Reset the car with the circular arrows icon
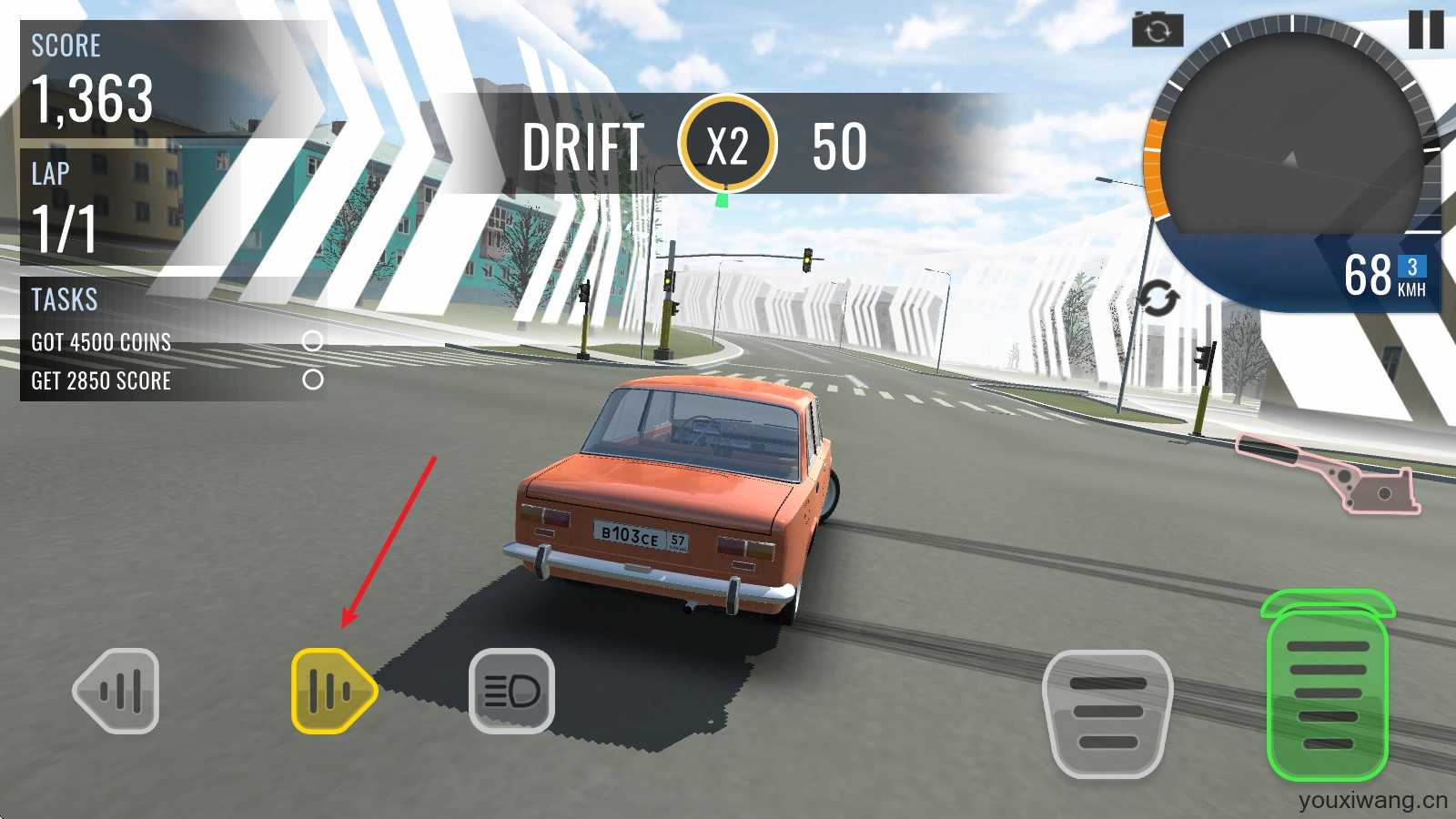This screenshot has height=819, width=1456. coord(1158,299)
